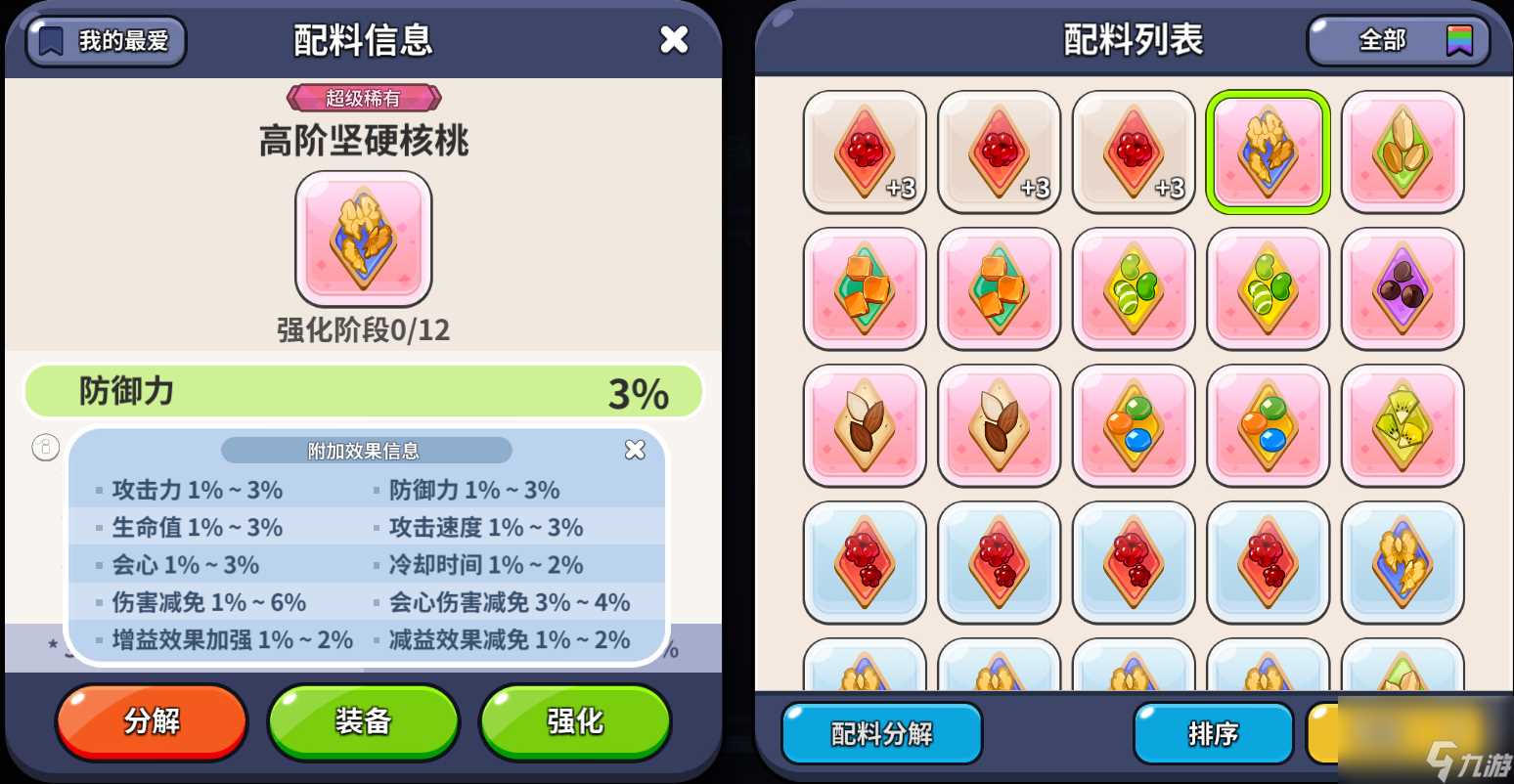Image resolution: width=1514 pixels, height=784 pixels.
Task: Select the walnut topping in the fourth row
Action: tap(1403, 561)
